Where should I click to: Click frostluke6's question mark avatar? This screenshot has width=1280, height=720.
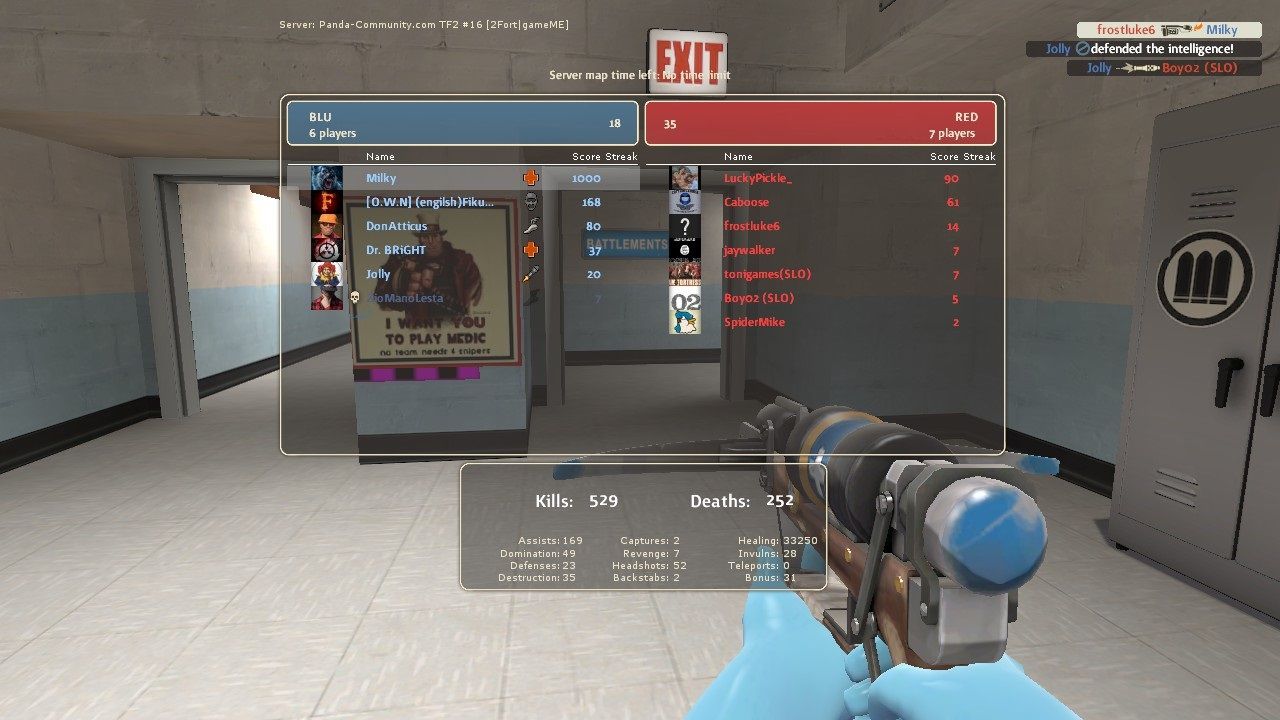tap(684, 225)
